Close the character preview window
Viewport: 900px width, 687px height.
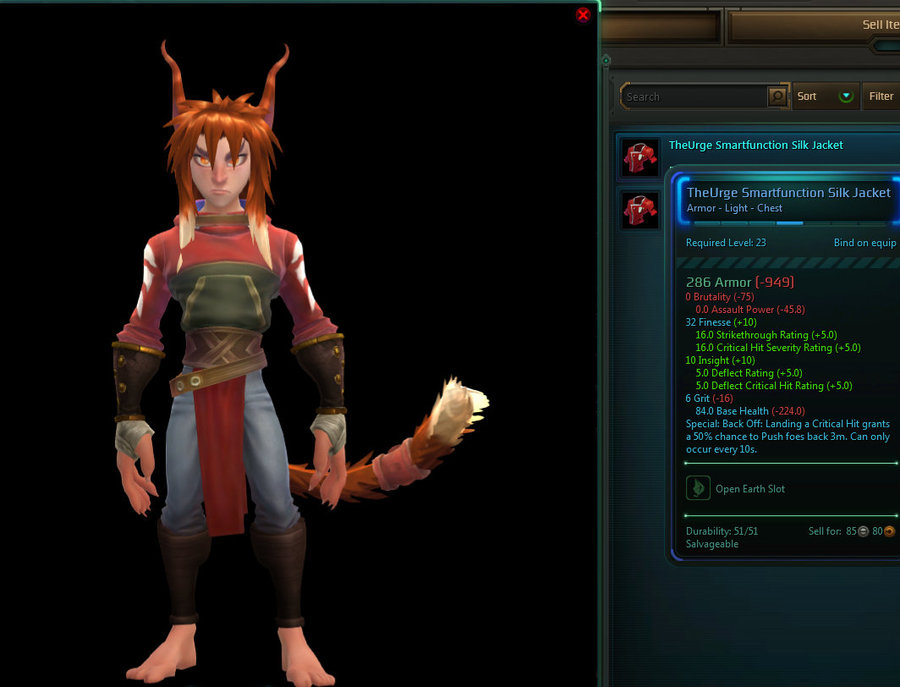583,15
